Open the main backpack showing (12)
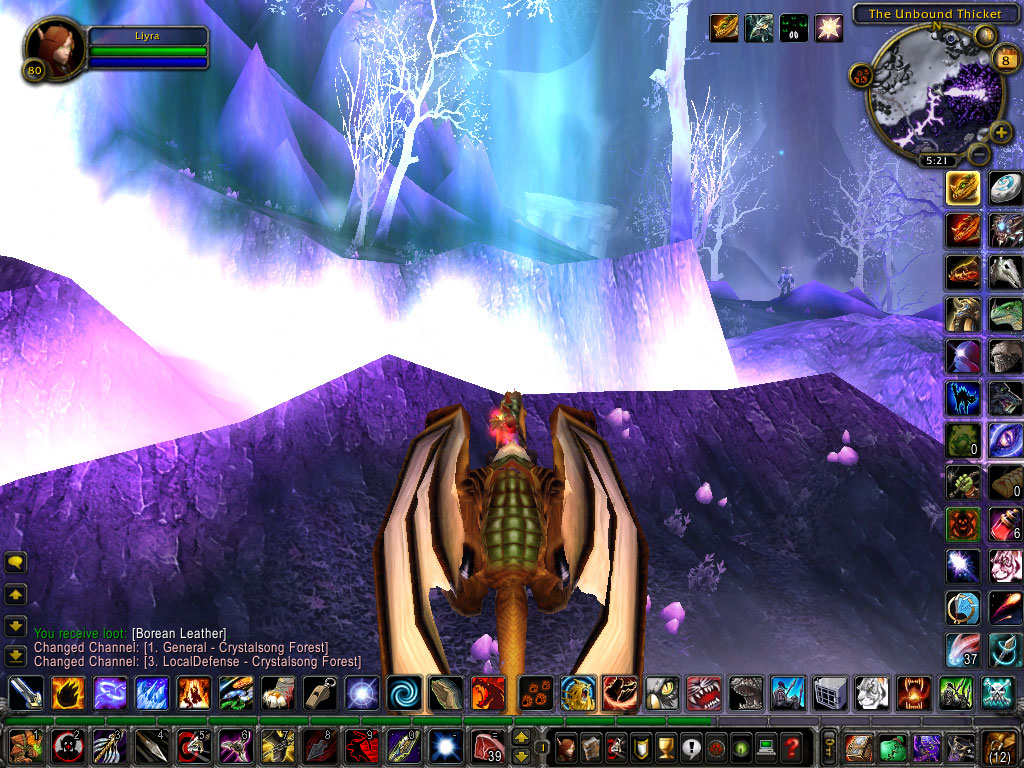 (999, 747)
